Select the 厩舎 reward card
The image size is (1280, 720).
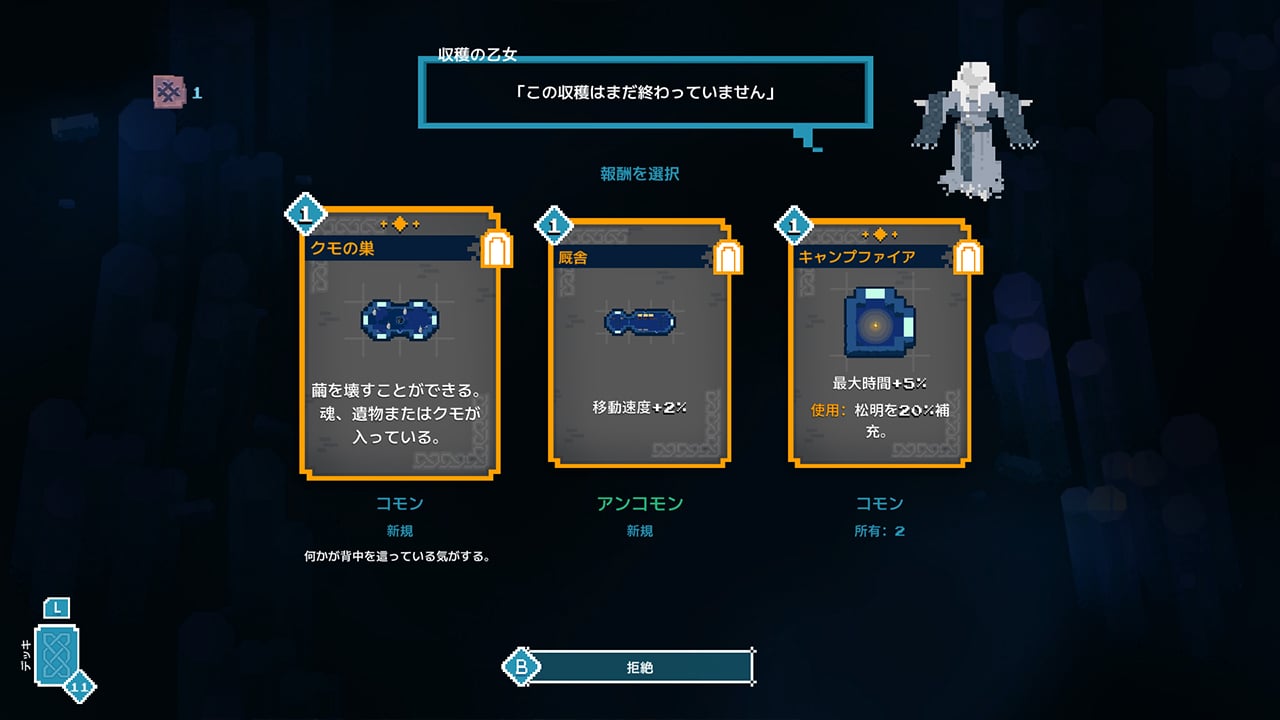[639, 343]
